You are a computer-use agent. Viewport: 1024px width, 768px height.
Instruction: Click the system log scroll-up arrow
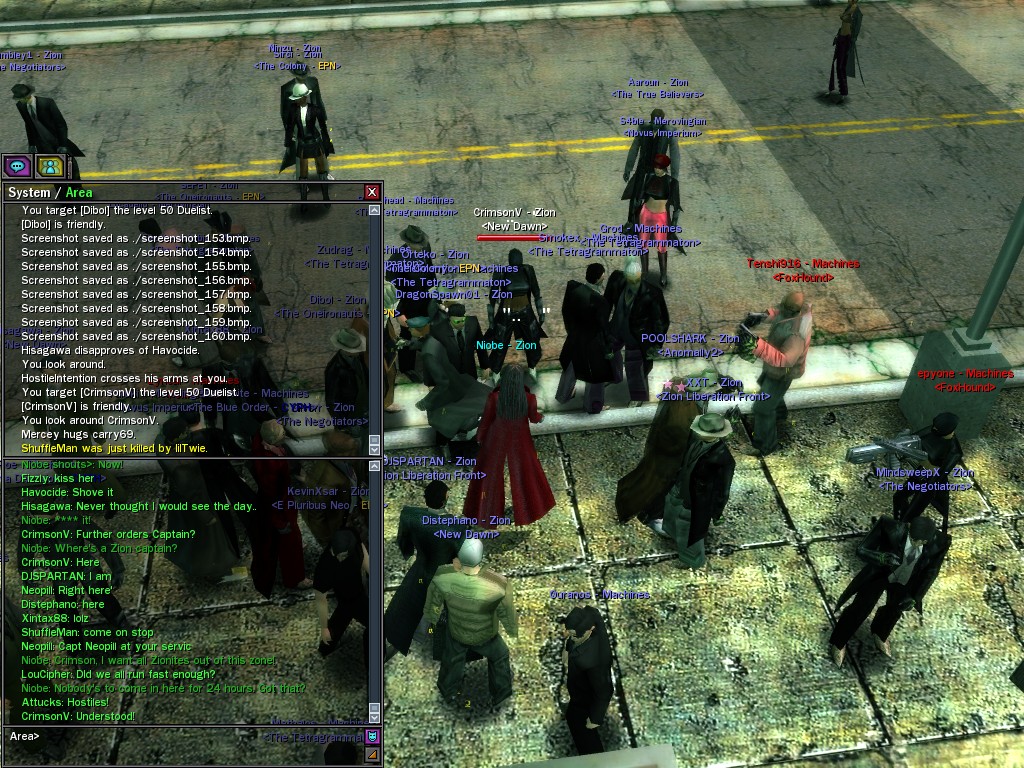click(375, 210)
